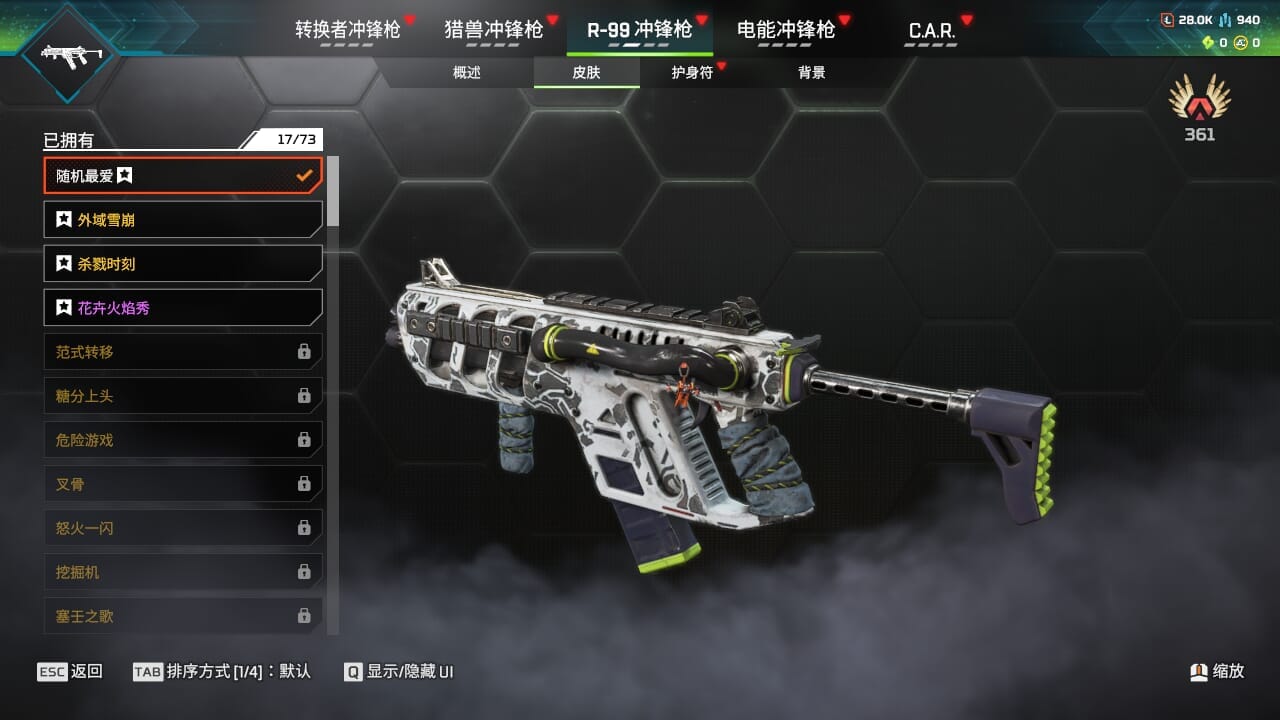Choose the locked 挖掘机 skin row
The height and width of the screenshot is (720, 1280).
183,572
